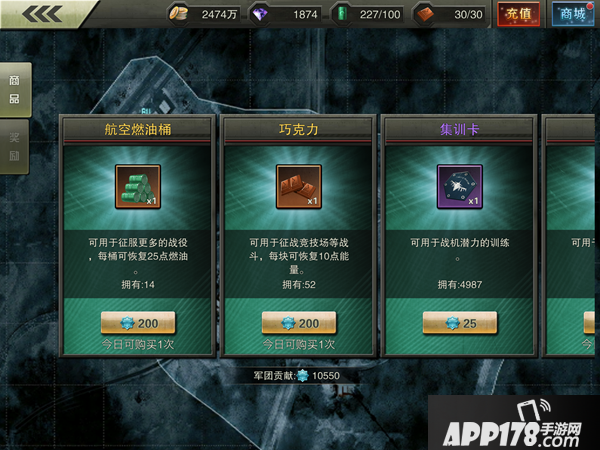This screenshot has width=600, height=450.
Task: Buy 巧克力 for 200 contribution
Action: pyautogui.click(x=299, y=322)
